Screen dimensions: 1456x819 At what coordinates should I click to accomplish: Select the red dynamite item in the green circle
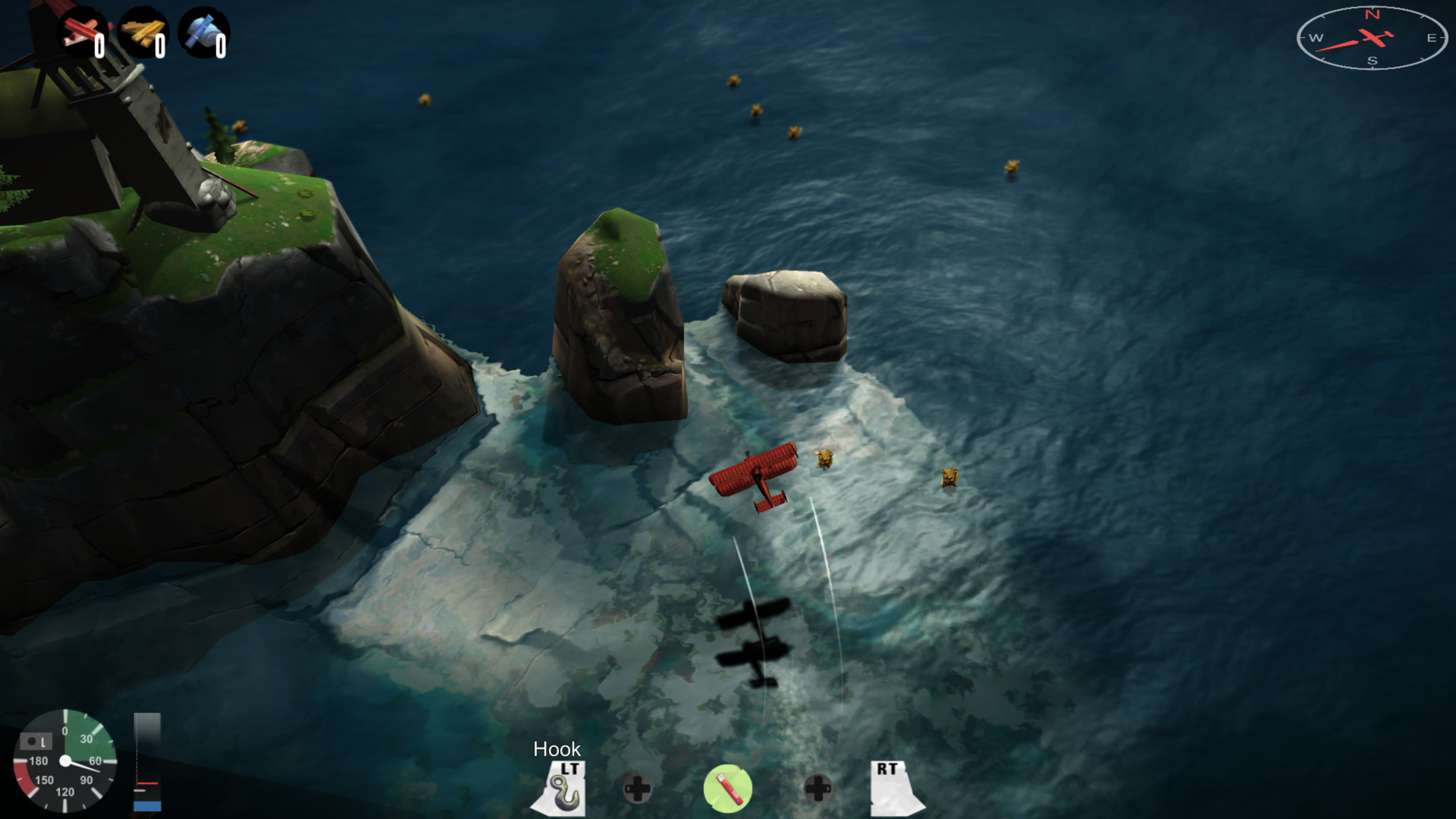point(728,787)
